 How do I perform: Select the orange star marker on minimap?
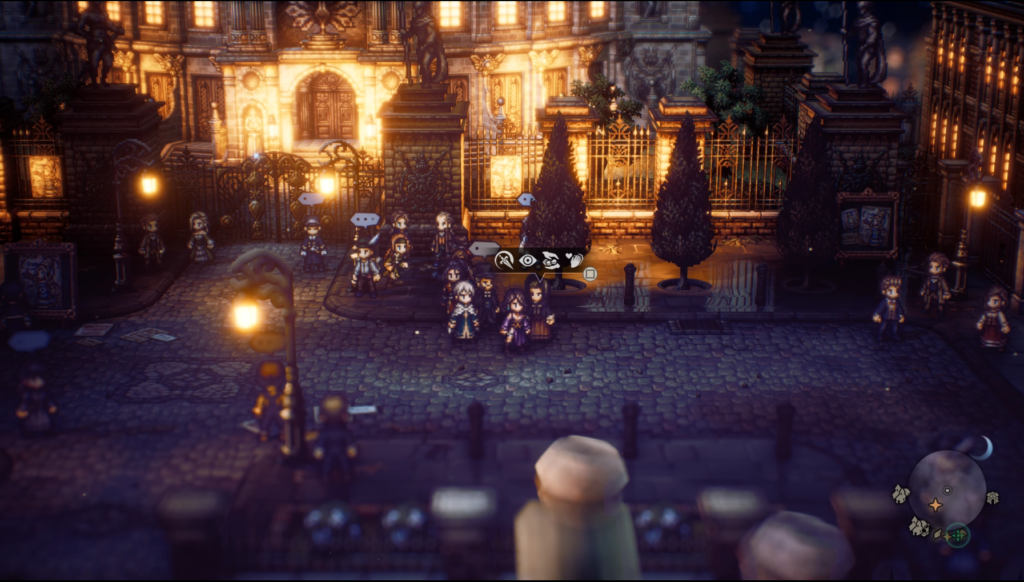(935, 505)
